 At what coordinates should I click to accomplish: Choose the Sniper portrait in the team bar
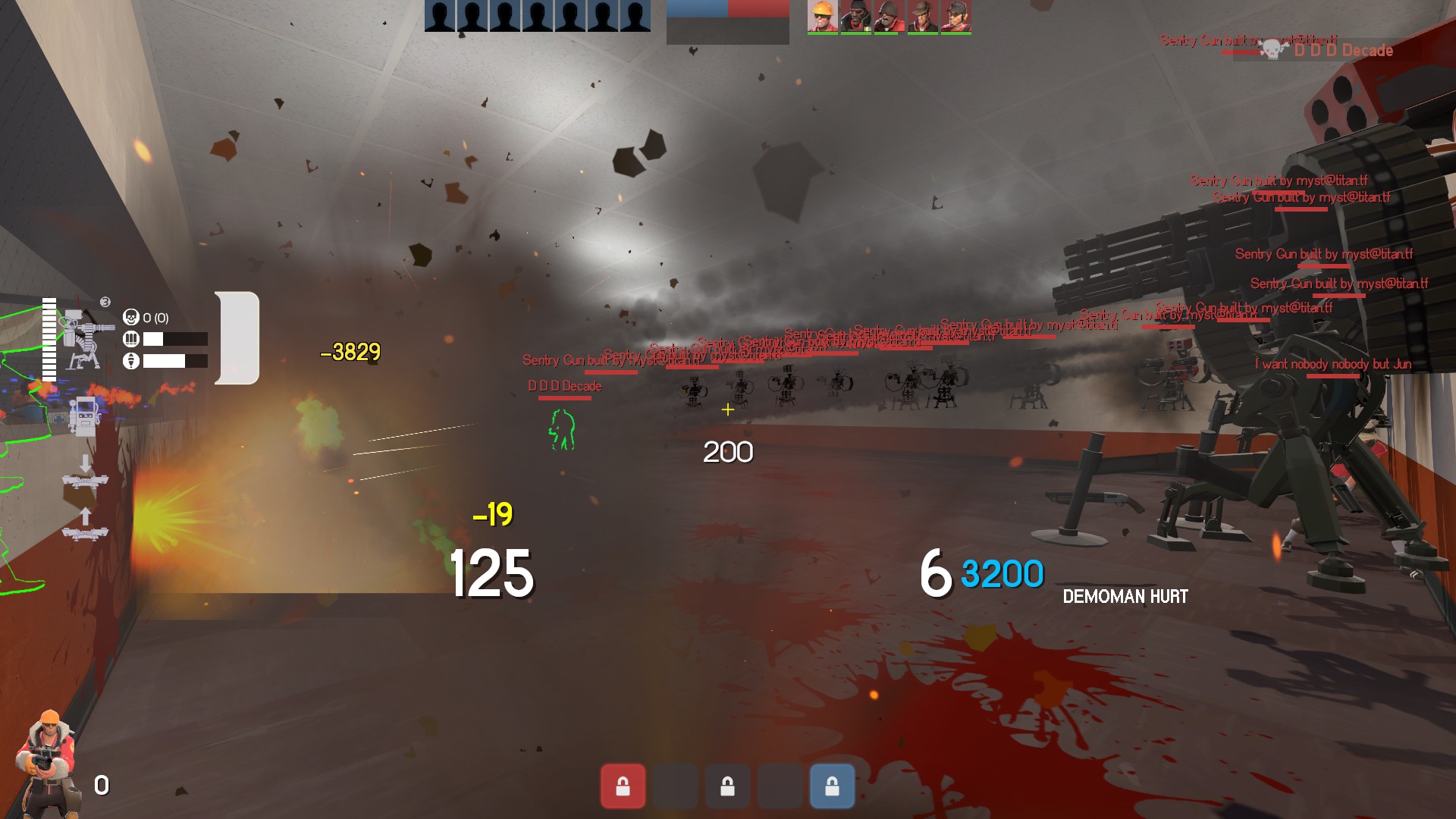pos(922,17)
